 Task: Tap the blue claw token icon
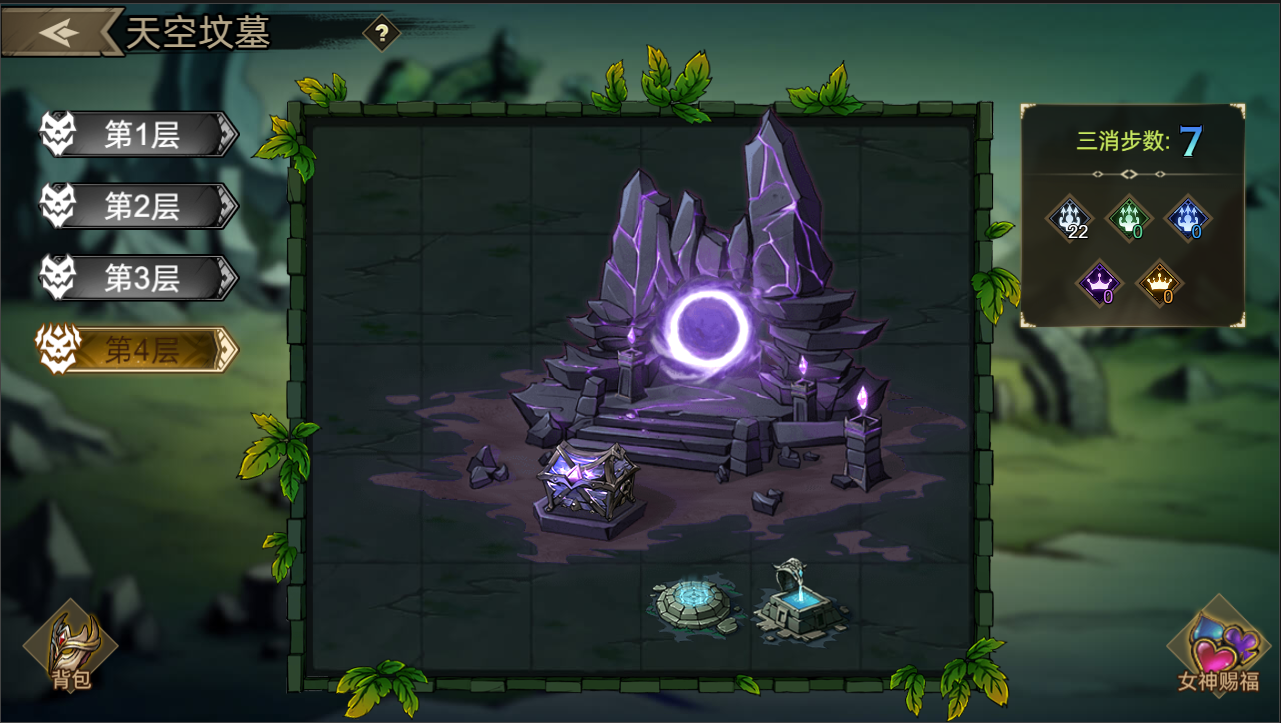click(x=1188, y=218)
